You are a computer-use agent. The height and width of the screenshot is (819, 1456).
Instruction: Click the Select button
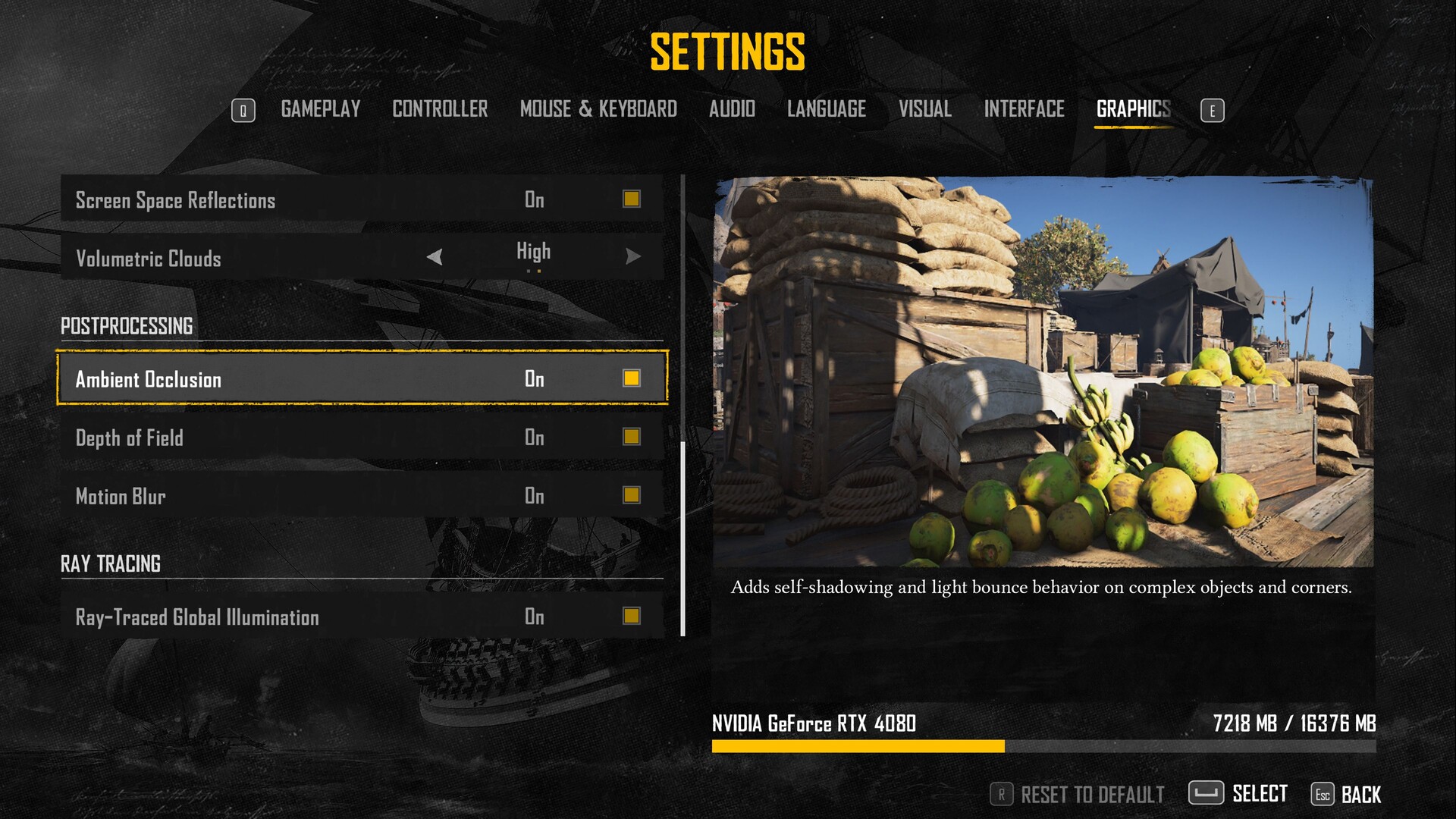click(x=1238, y=794)
